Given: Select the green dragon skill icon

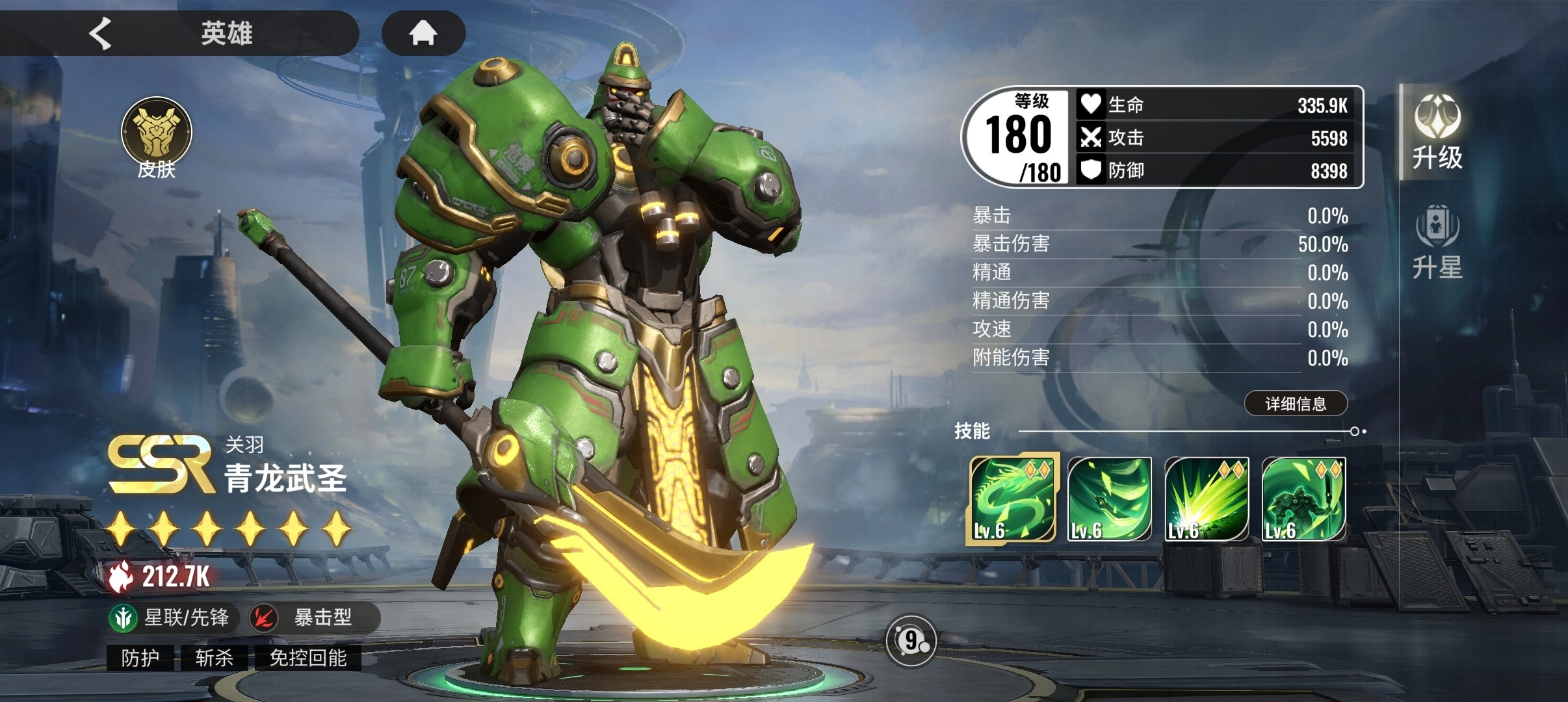Looking at the screenshot, I should [x=1012, y=499].
